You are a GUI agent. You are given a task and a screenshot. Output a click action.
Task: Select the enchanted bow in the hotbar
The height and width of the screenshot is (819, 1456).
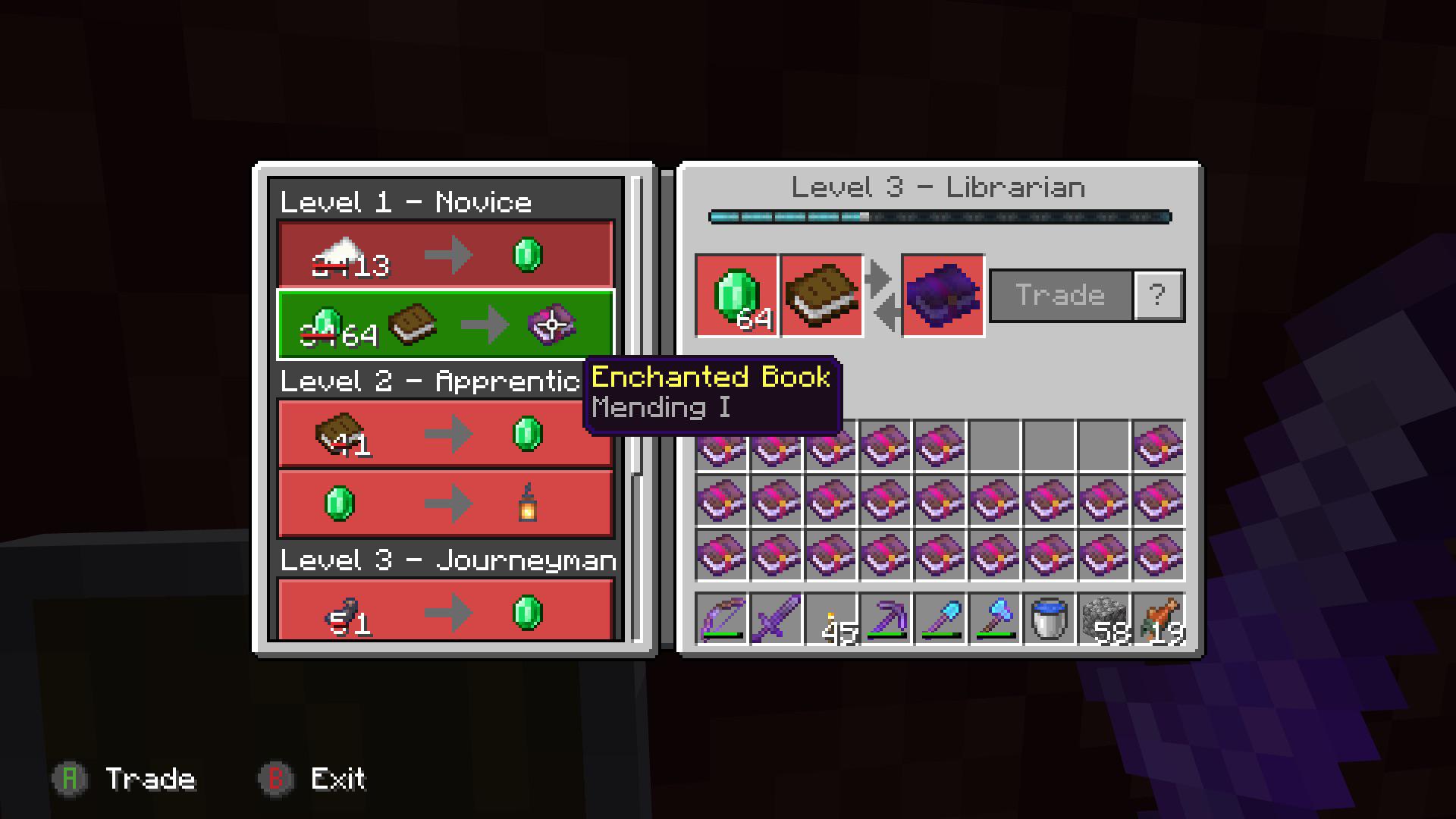tap(720, 620)
